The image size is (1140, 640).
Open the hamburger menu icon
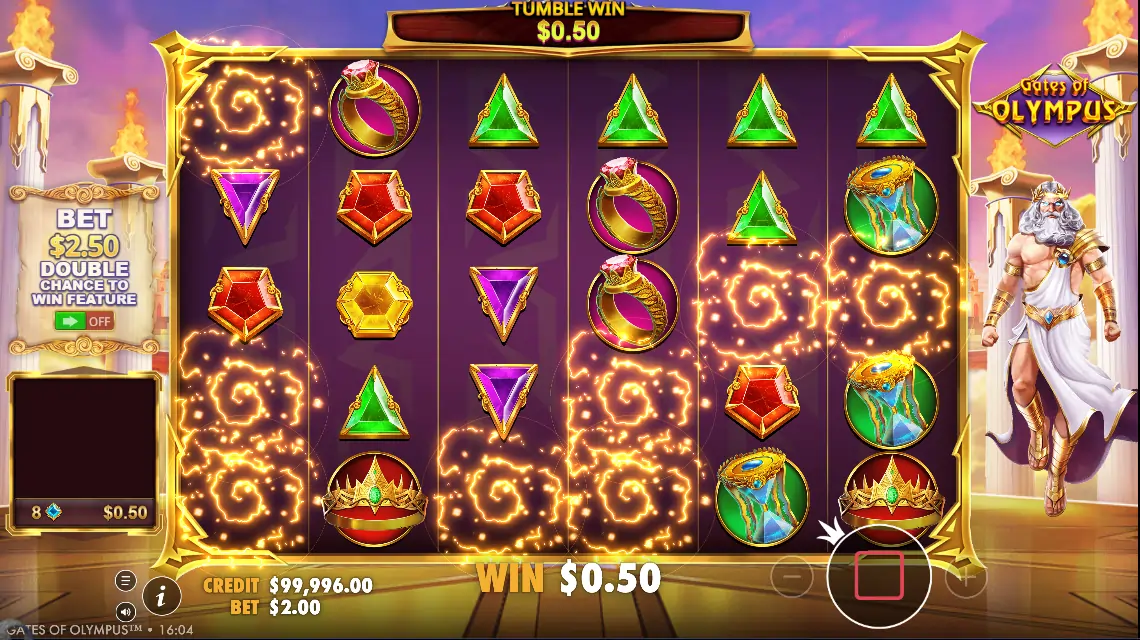pos(125,580)
